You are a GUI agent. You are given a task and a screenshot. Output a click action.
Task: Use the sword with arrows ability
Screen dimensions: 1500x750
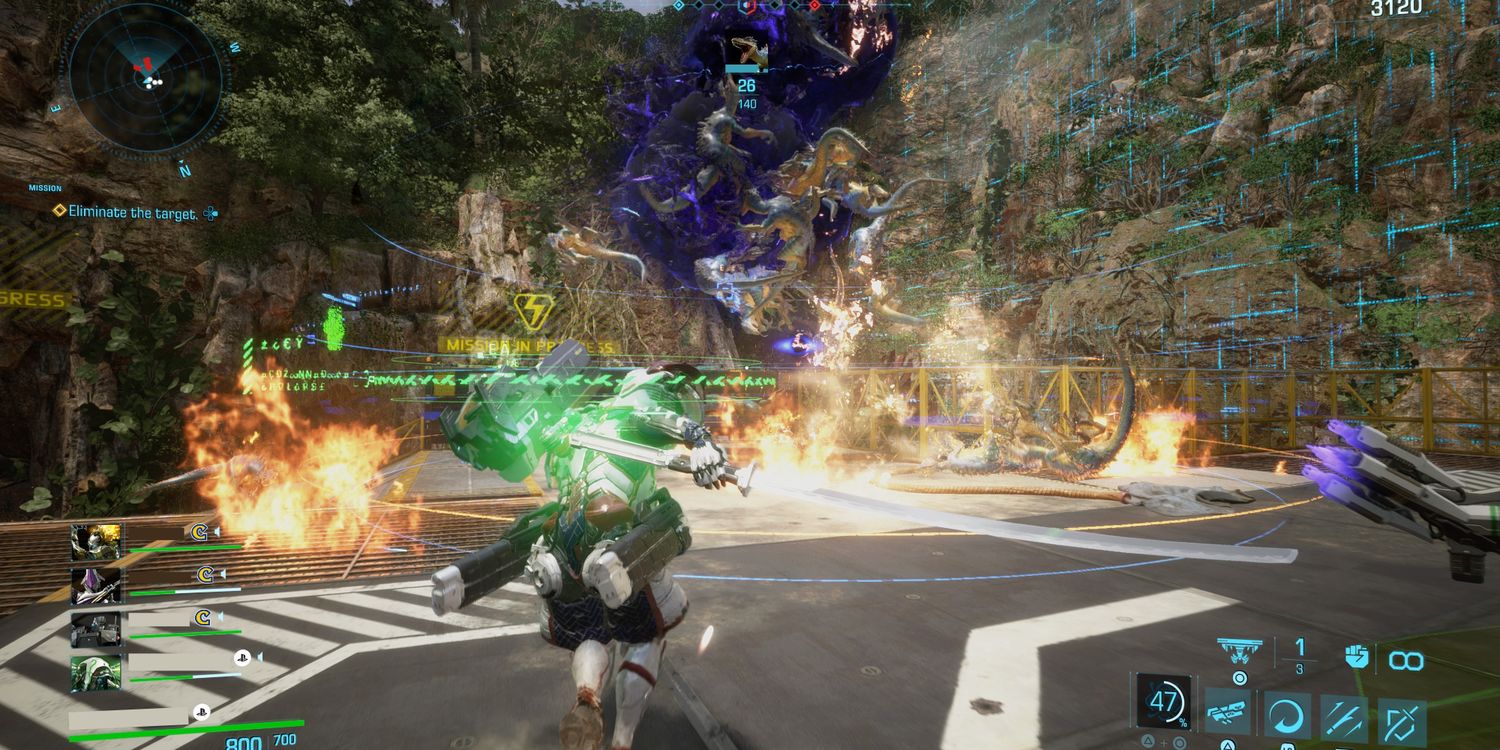pos(1343,716)
